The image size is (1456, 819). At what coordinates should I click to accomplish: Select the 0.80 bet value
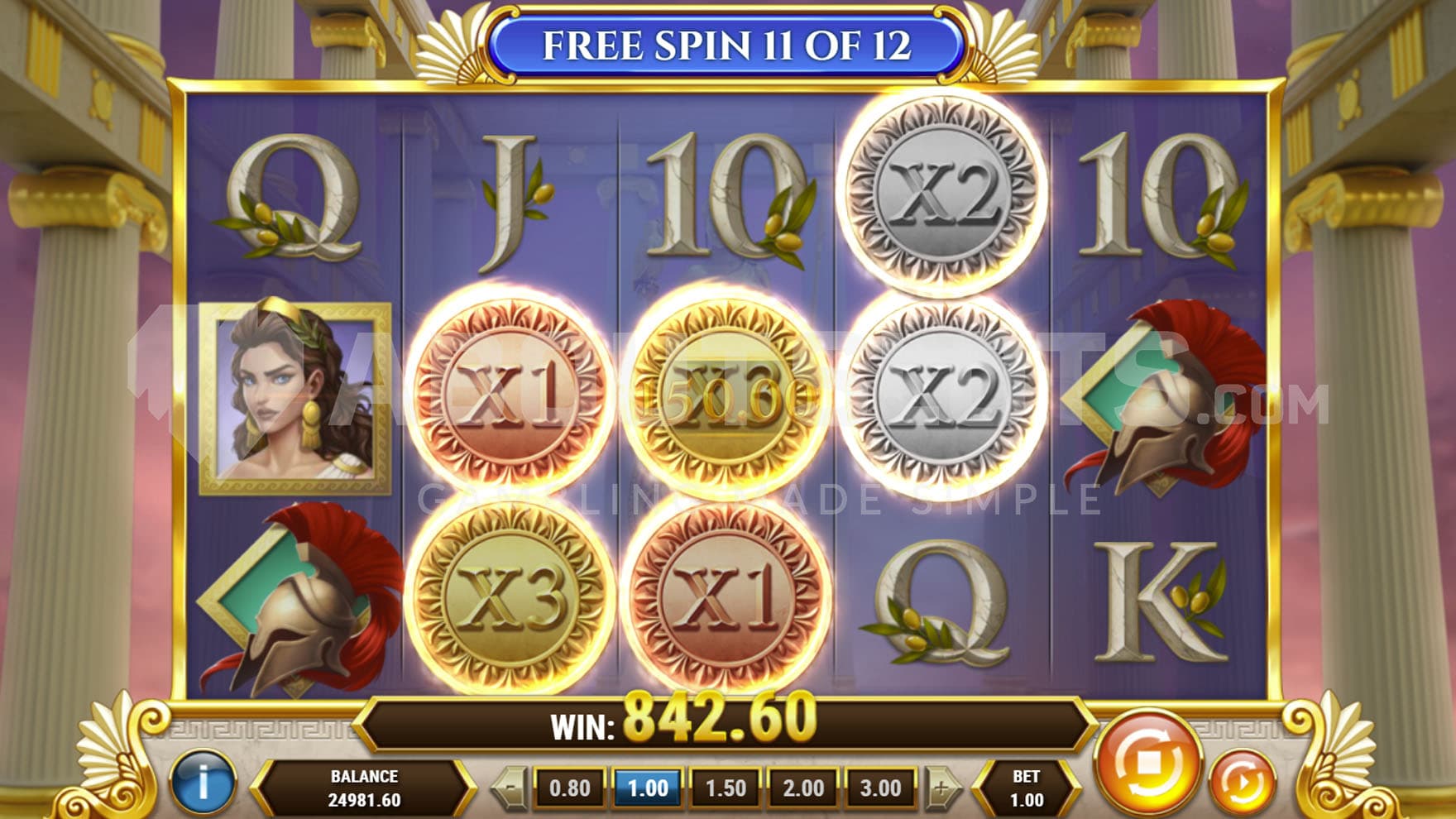click(570, 788)
